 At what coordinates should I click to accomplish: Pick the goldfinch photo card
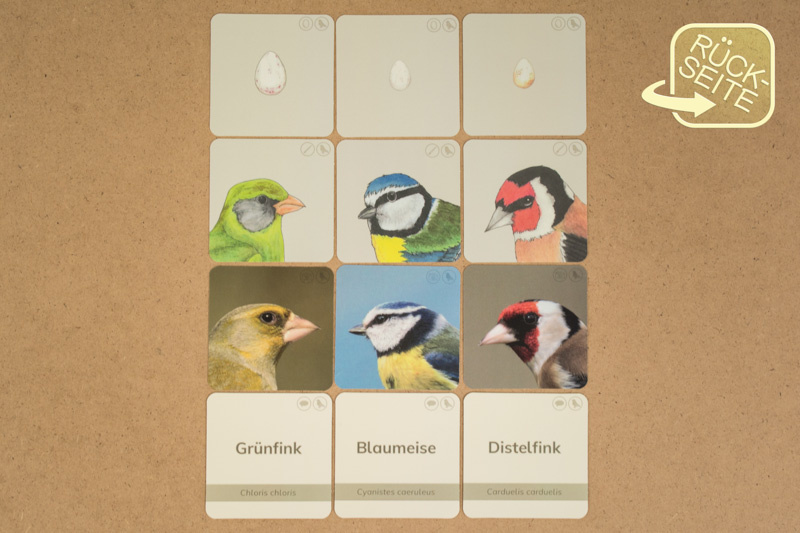point(525,328)
